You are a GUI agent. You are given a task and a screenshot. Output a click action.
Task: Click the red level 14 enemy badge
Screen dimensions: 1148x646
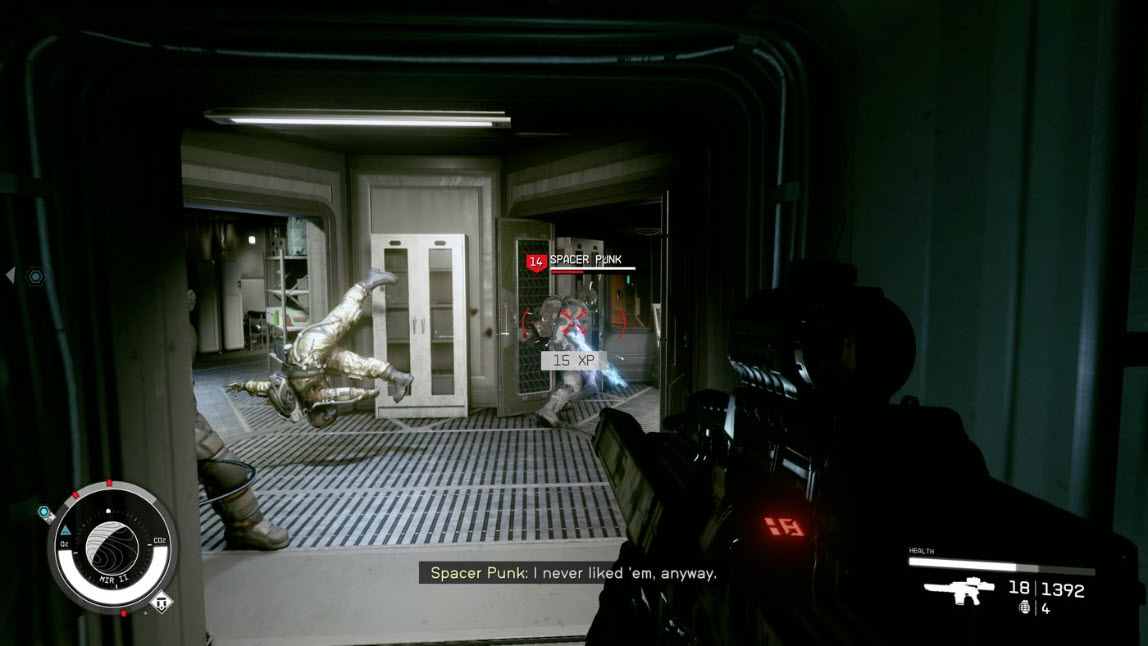tap(535, 262)
